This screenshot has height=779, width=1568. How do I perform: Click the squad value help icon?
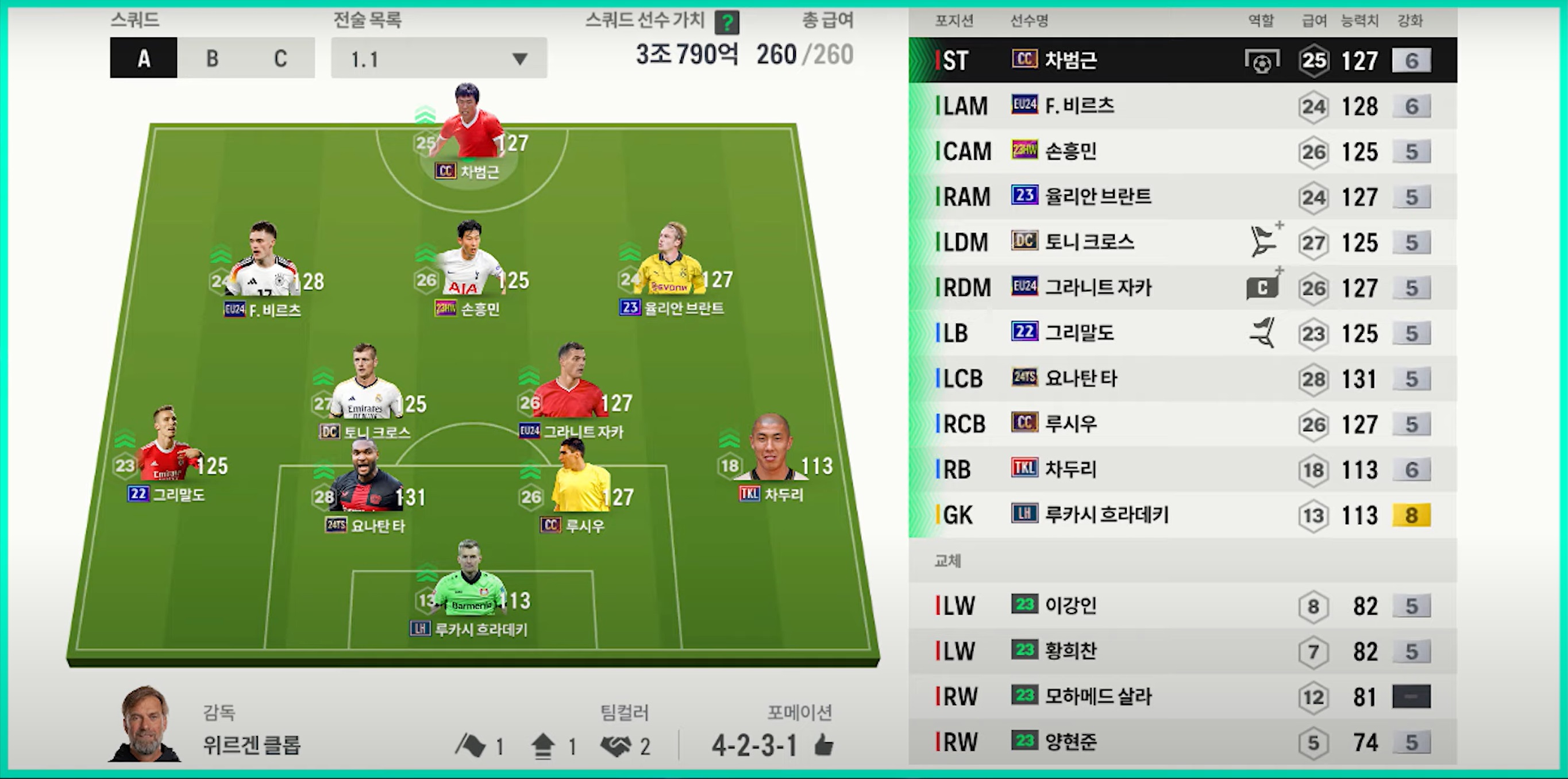[x=726, y=23]
